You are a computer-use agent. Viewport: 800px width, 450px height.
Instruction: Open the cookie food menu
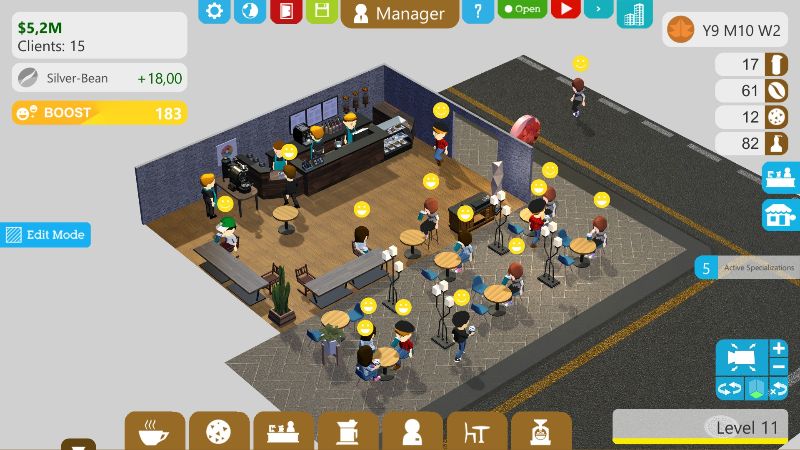click(x=218, y=432)
